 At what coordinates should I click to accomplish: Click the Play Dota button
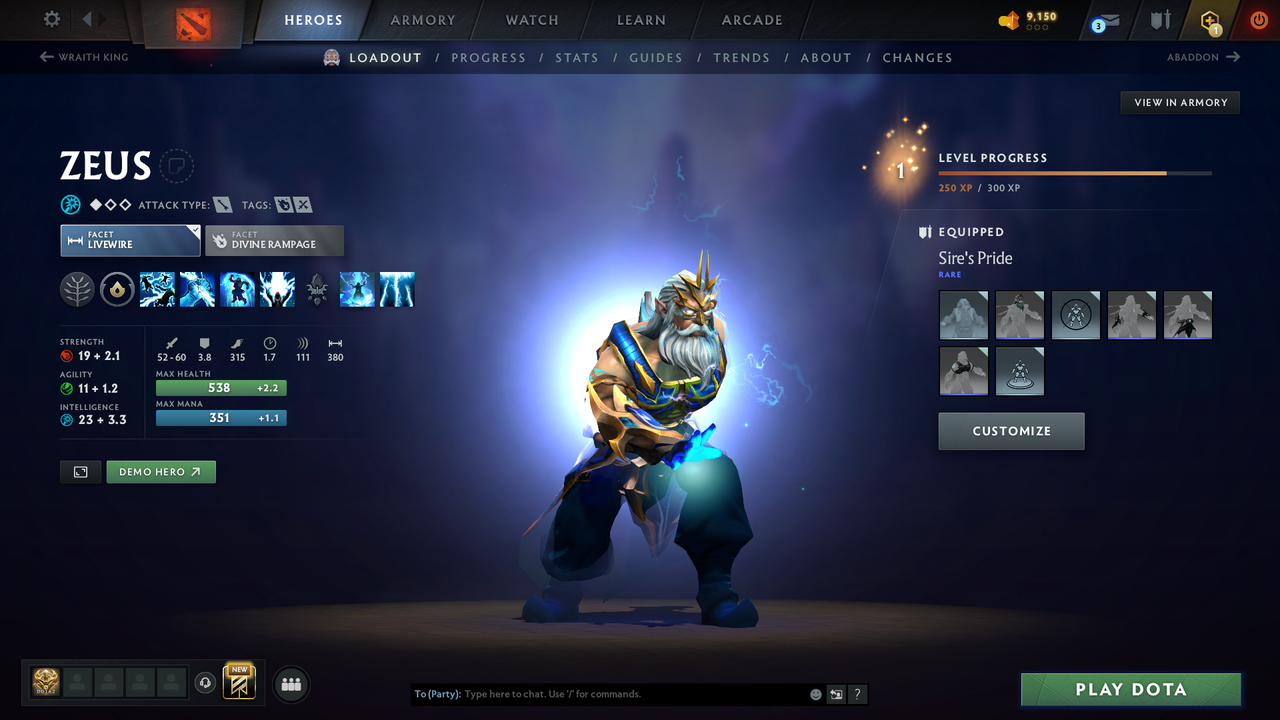tap(1130, 689)
